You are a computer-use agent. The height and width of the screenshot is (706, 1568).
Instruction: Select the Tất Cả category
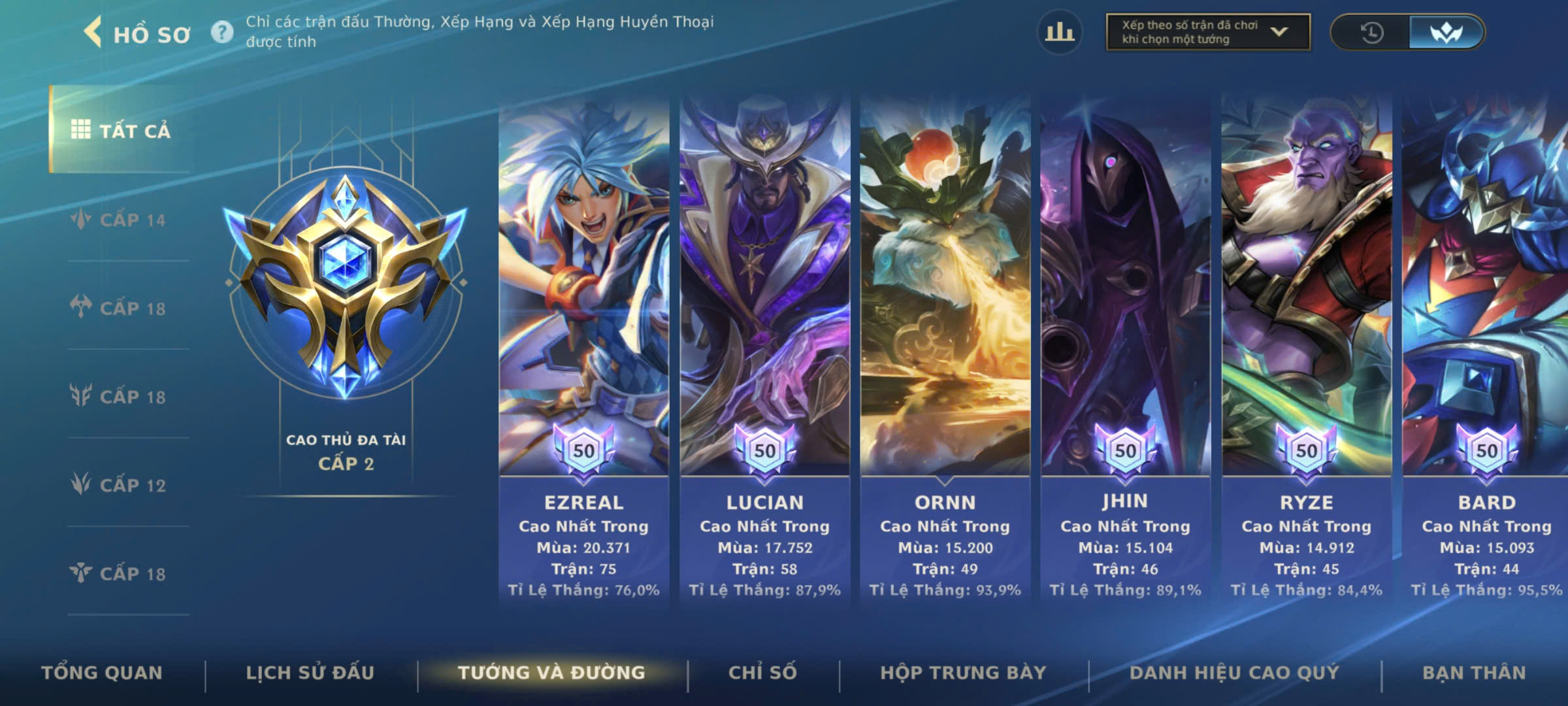click(x=121, y=130)
